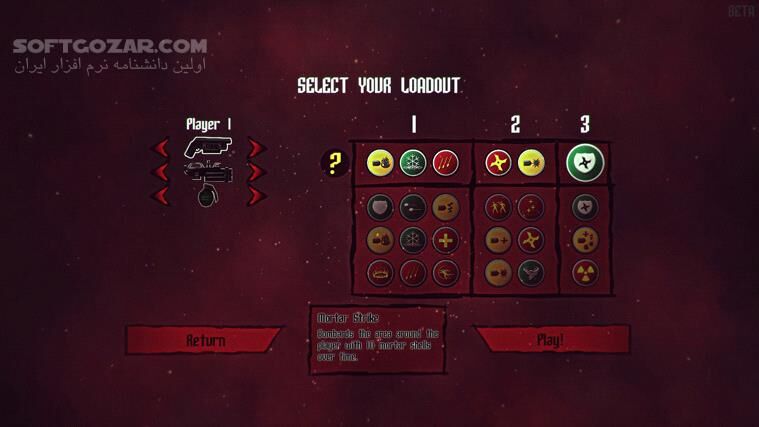Select the ring of fire ability
This screenshot has height=427, width=759.
[380, 272]
